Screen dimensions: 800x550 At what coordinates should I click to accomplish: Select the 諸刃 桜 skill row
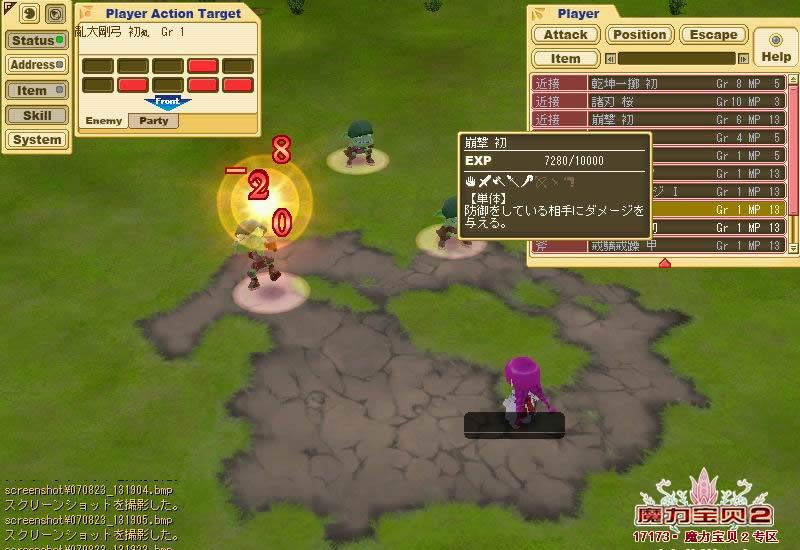[x=657, y=102]
